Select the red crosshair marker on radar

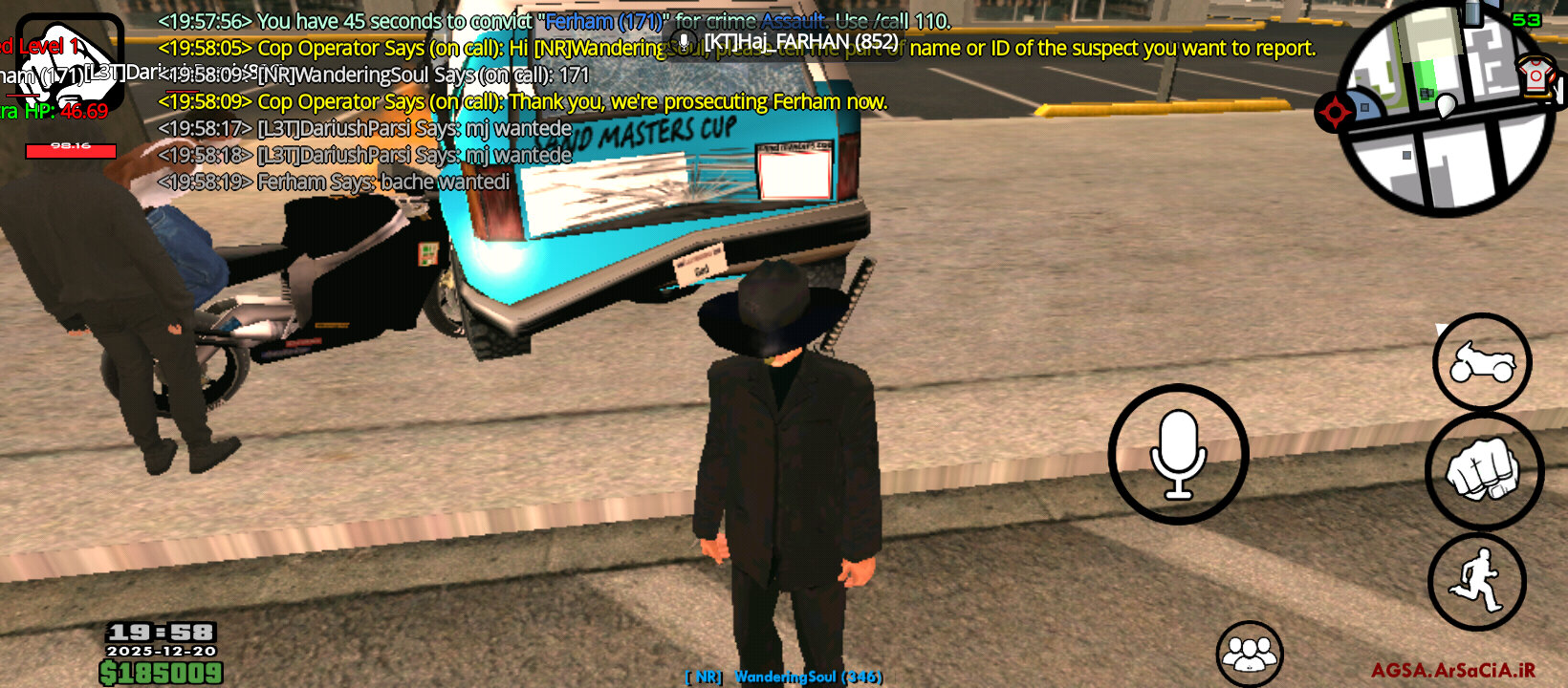1335,113
